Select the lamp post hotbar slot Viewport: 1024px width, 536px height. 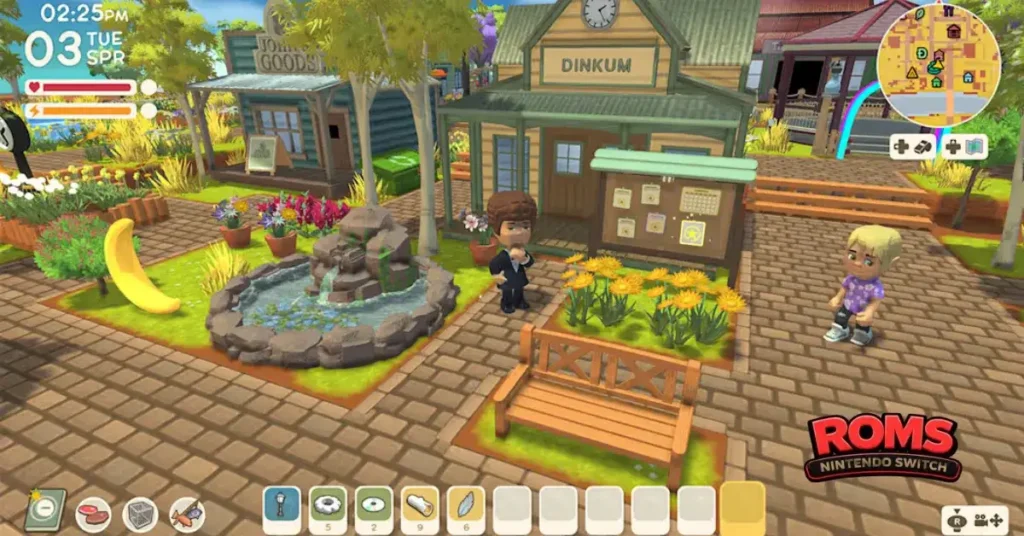tap(282, 508)
